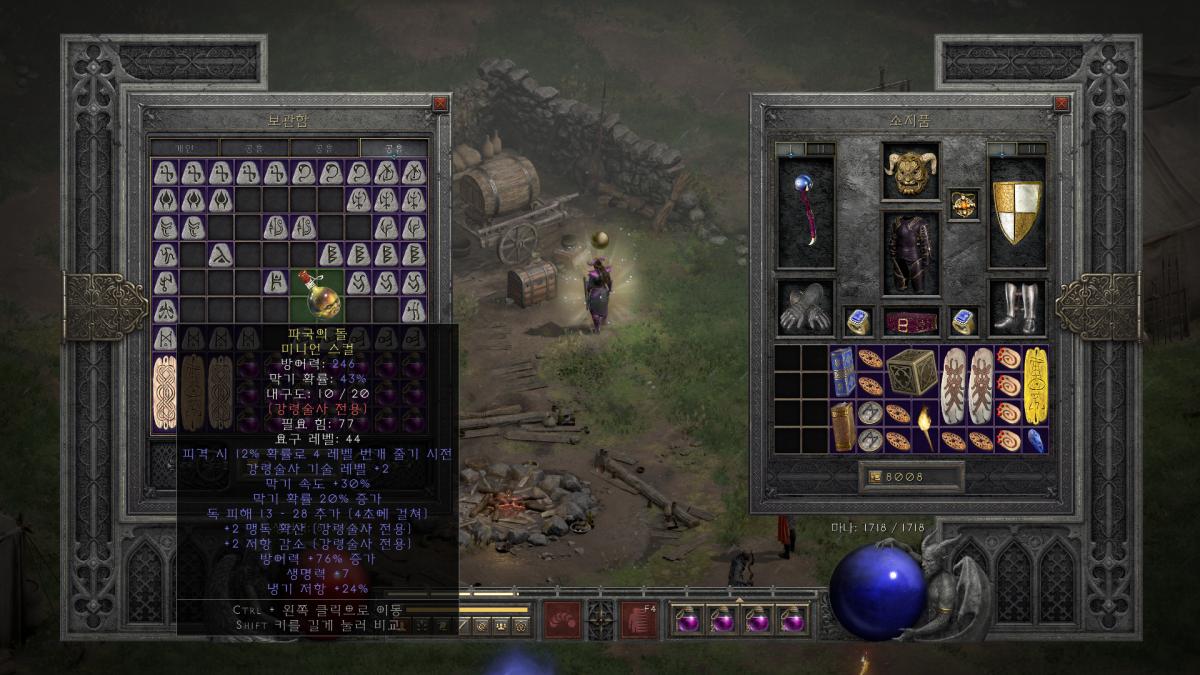Select the equipped metal boots
The width and height of the screenshot is (1200, 675).
click(x=1016, y=308)
